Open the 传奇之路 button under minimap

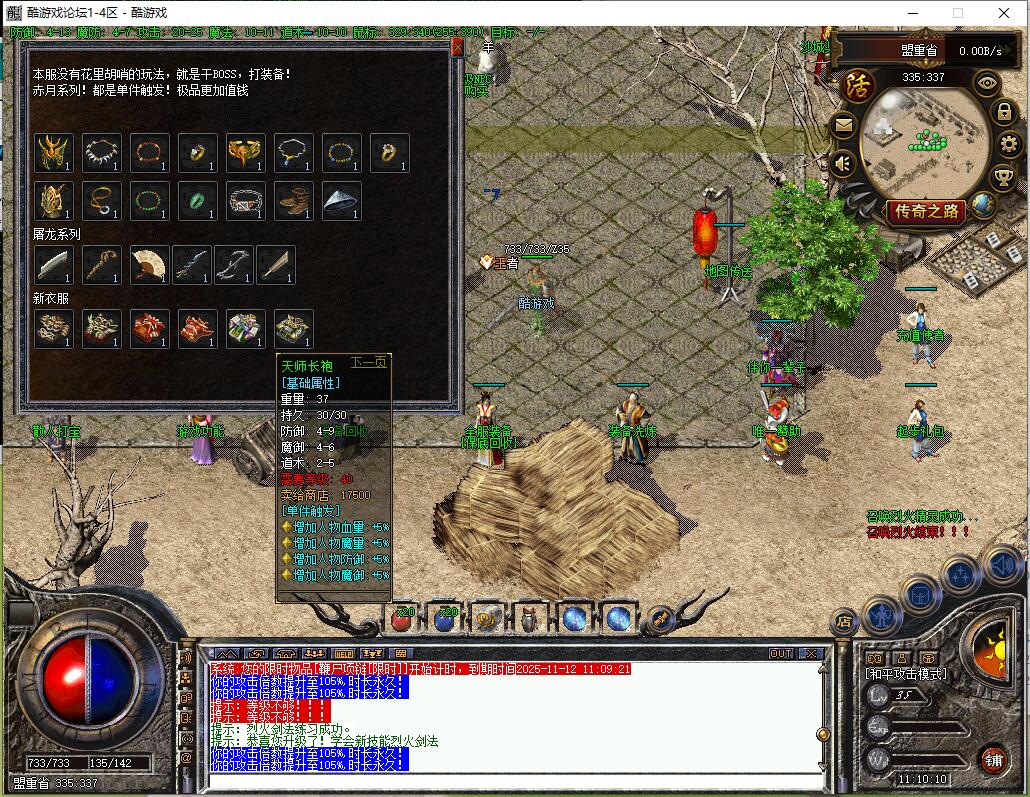tap(926, 211)
